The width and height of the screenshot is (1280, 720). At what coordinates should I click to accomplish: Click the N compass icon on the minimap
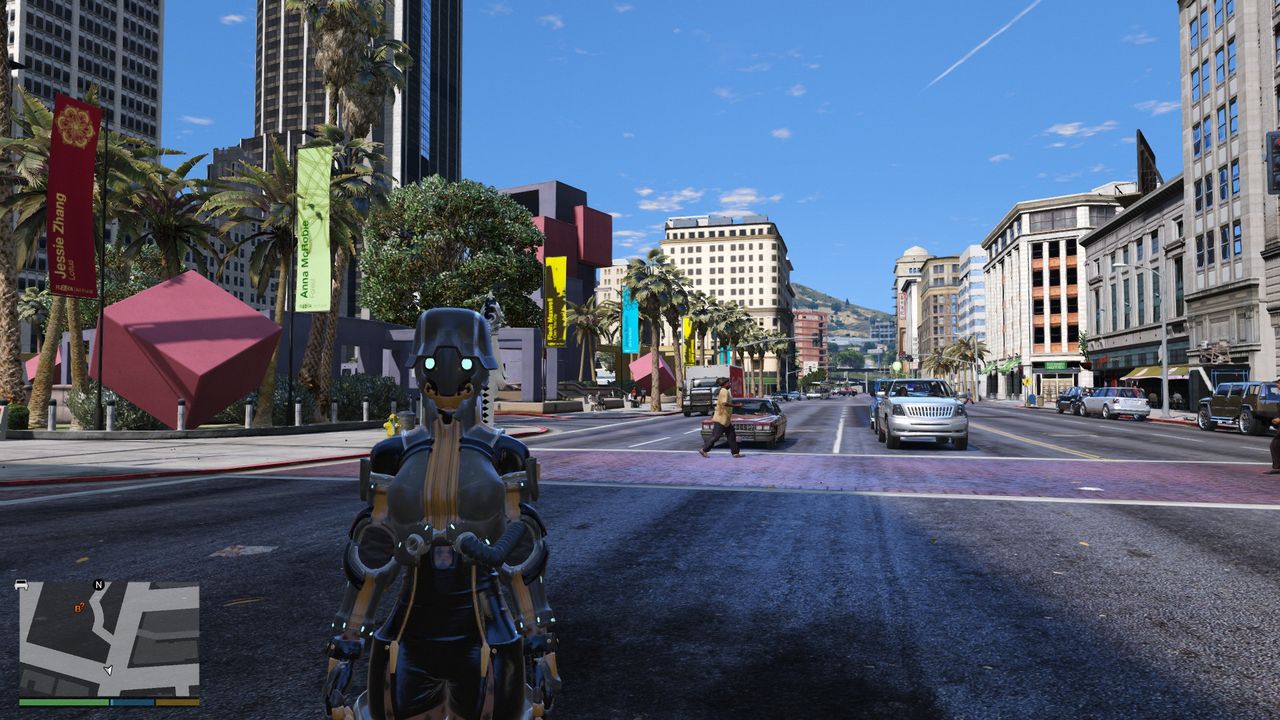click(x=97, y=585)
